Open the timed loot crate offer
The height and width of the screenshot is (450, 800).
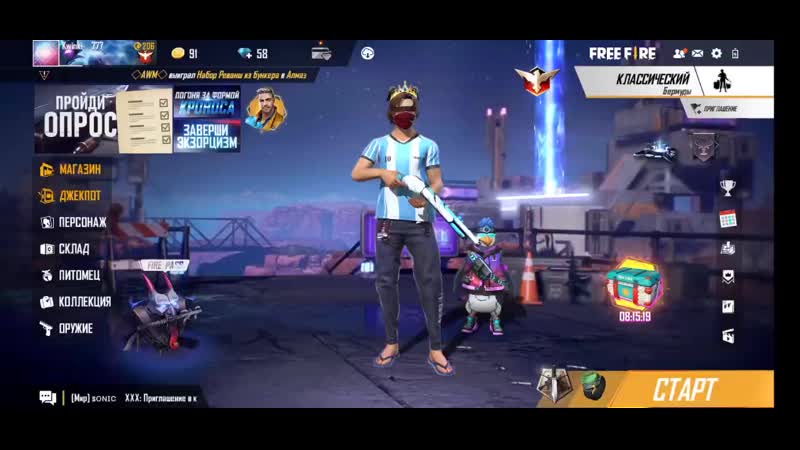pyautogui.click(x=633, y=285)
